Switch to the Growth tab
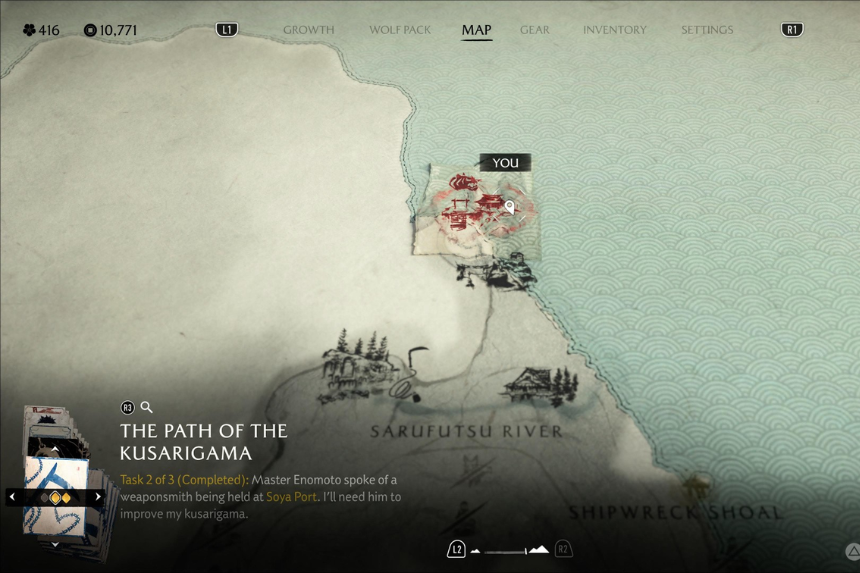This screenshot has height=573, width=860. [x=308, y=30]
